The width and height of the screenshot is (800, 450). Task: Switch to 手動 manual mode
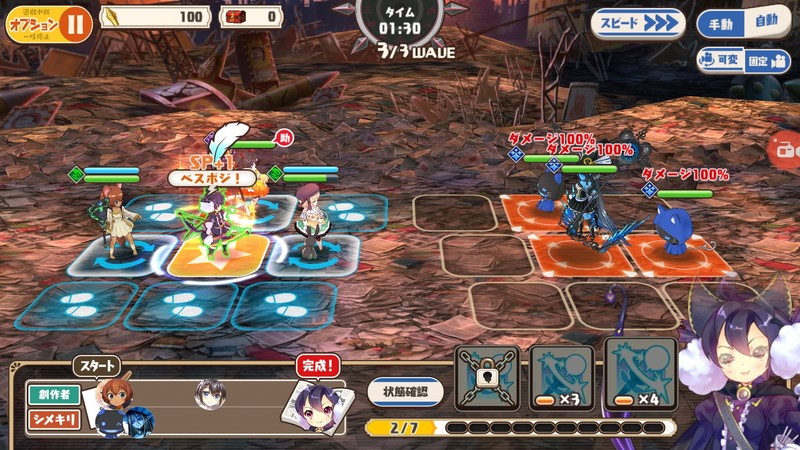(721, 23)
